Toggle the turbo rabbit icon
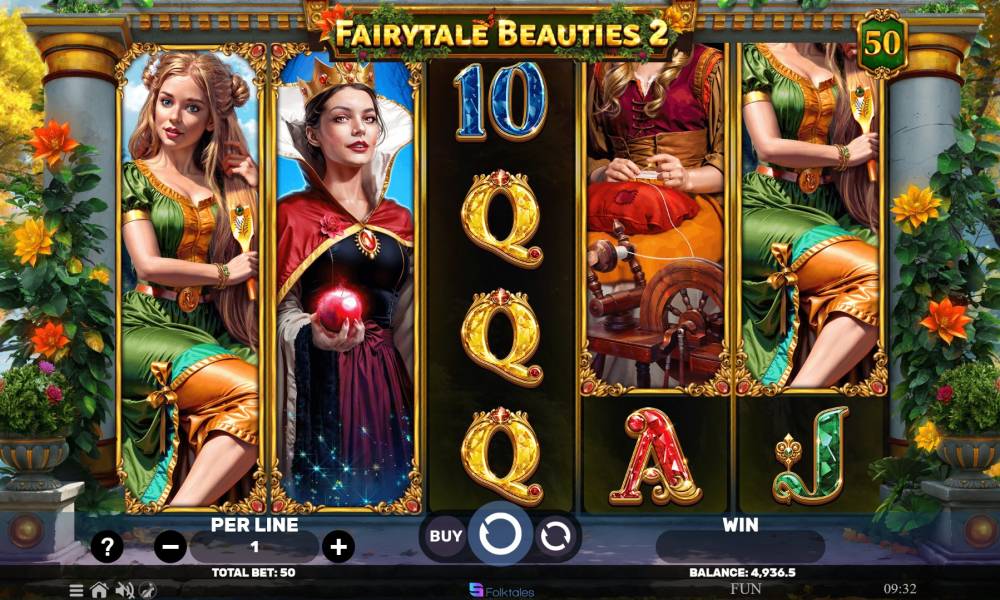The image size is (1000, 600). [148, 590]
